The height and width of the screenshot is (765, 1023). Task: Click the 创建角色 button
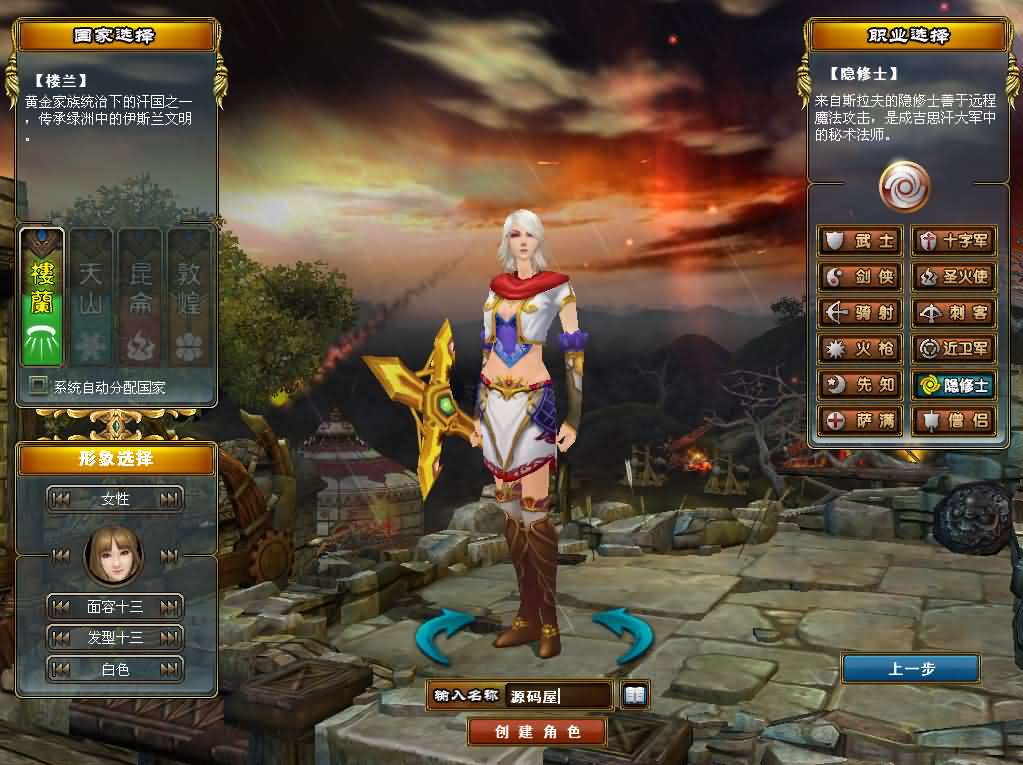point(537,731)
